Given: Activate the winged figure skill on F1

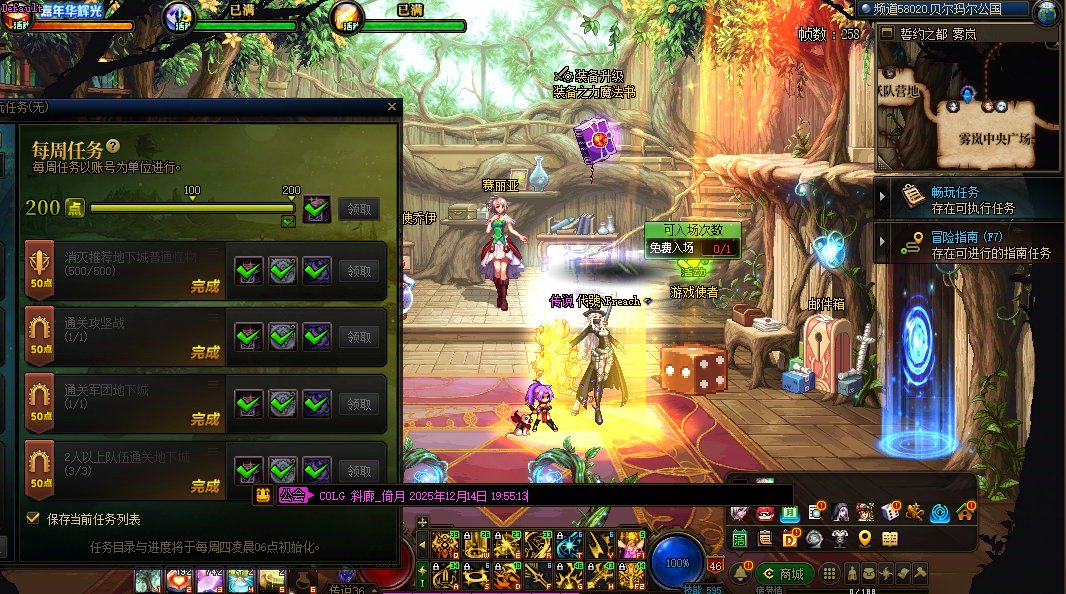Looking at the screenshot, I should pyautogui.click(x=629, y=545).
